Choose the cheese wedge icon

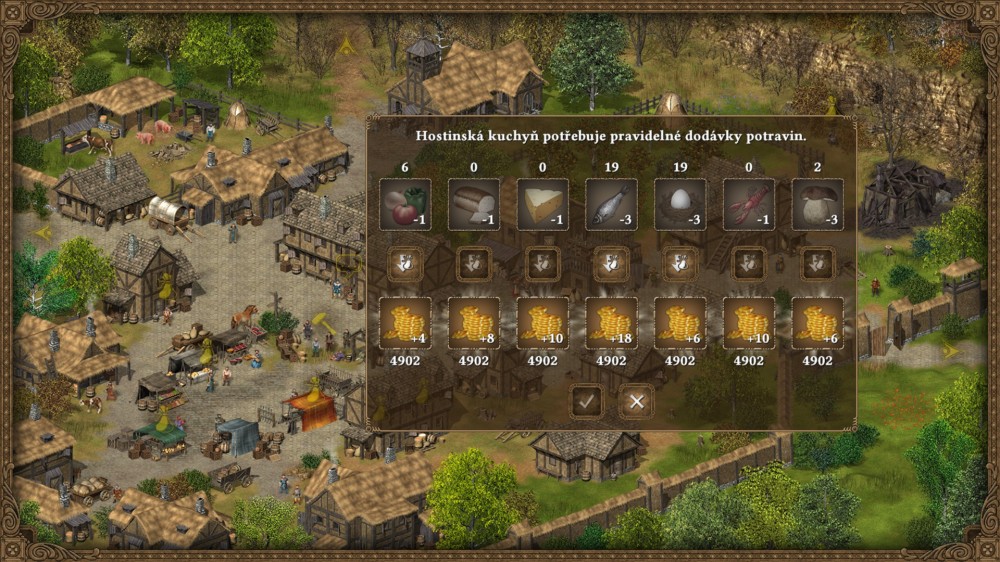click(x=543, y=205)
